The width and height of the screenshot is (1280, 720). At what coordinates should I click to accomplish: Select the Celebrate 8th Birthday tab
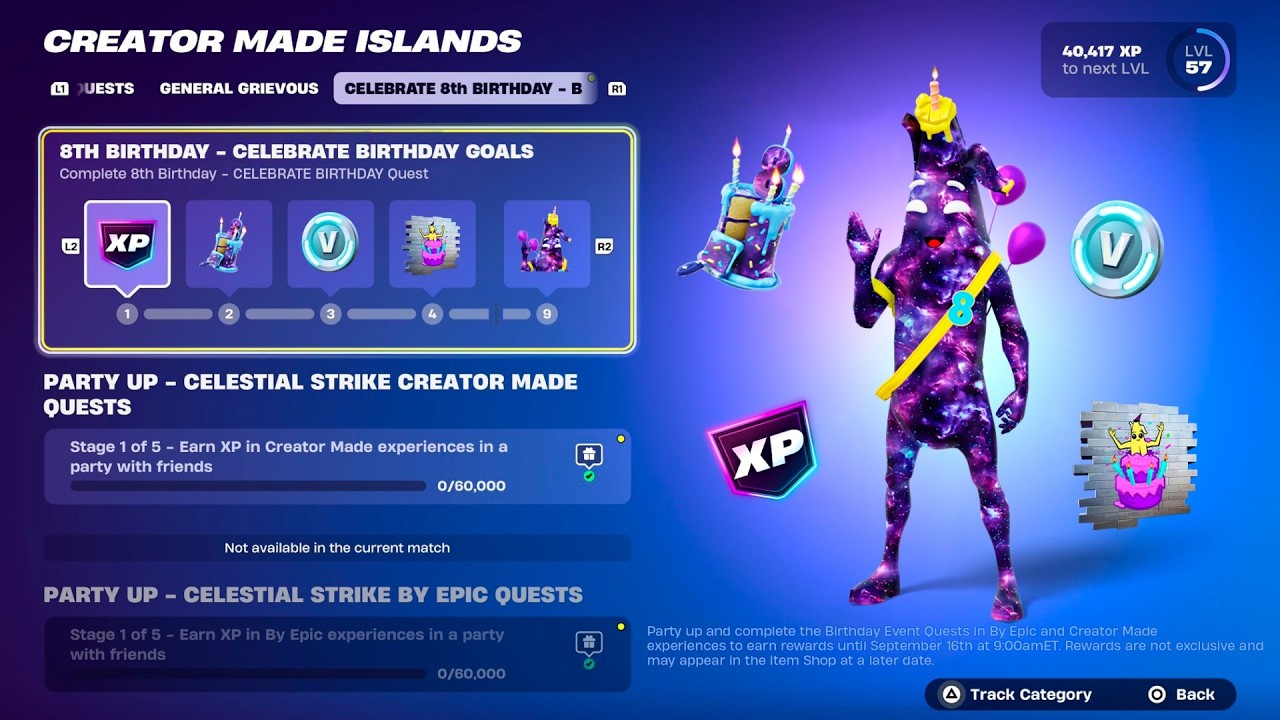[x=463, y=88]
